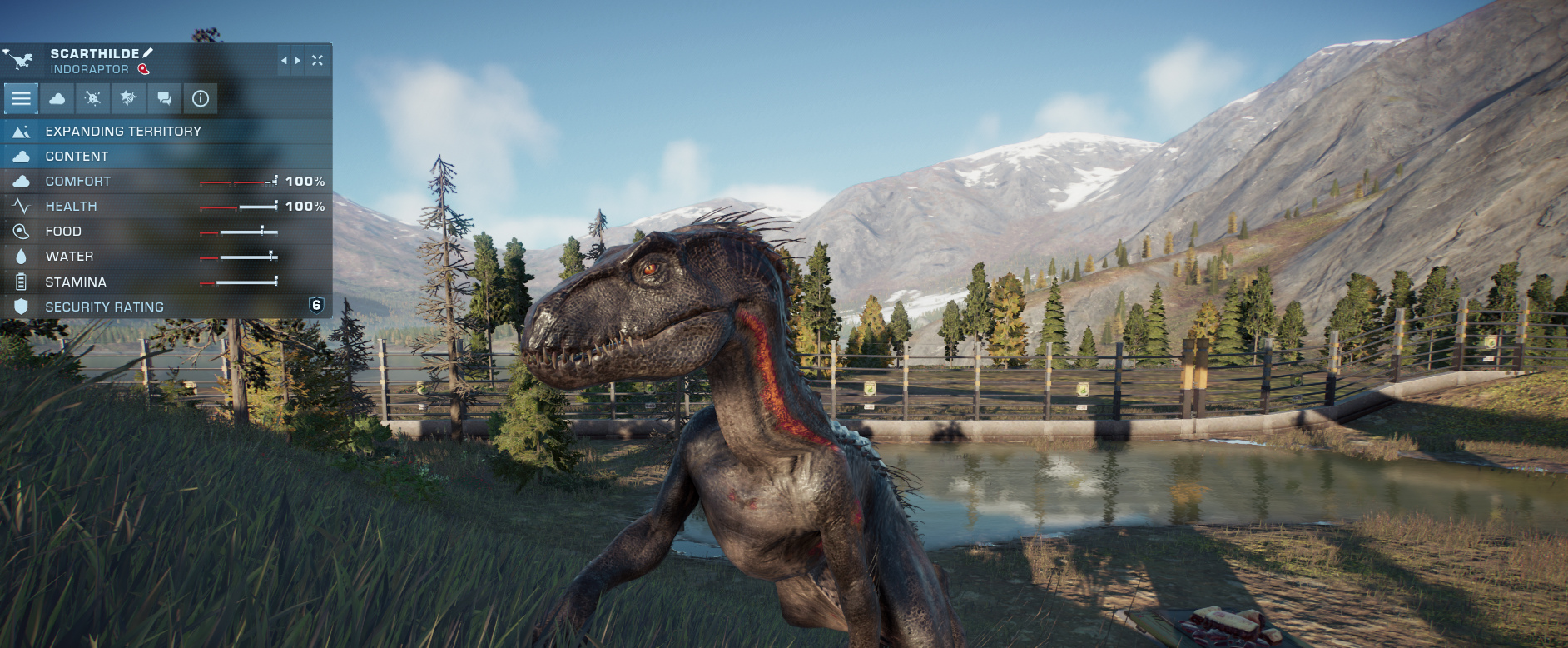Go to the previous dinosaur with the left arrow

point(284,61)
